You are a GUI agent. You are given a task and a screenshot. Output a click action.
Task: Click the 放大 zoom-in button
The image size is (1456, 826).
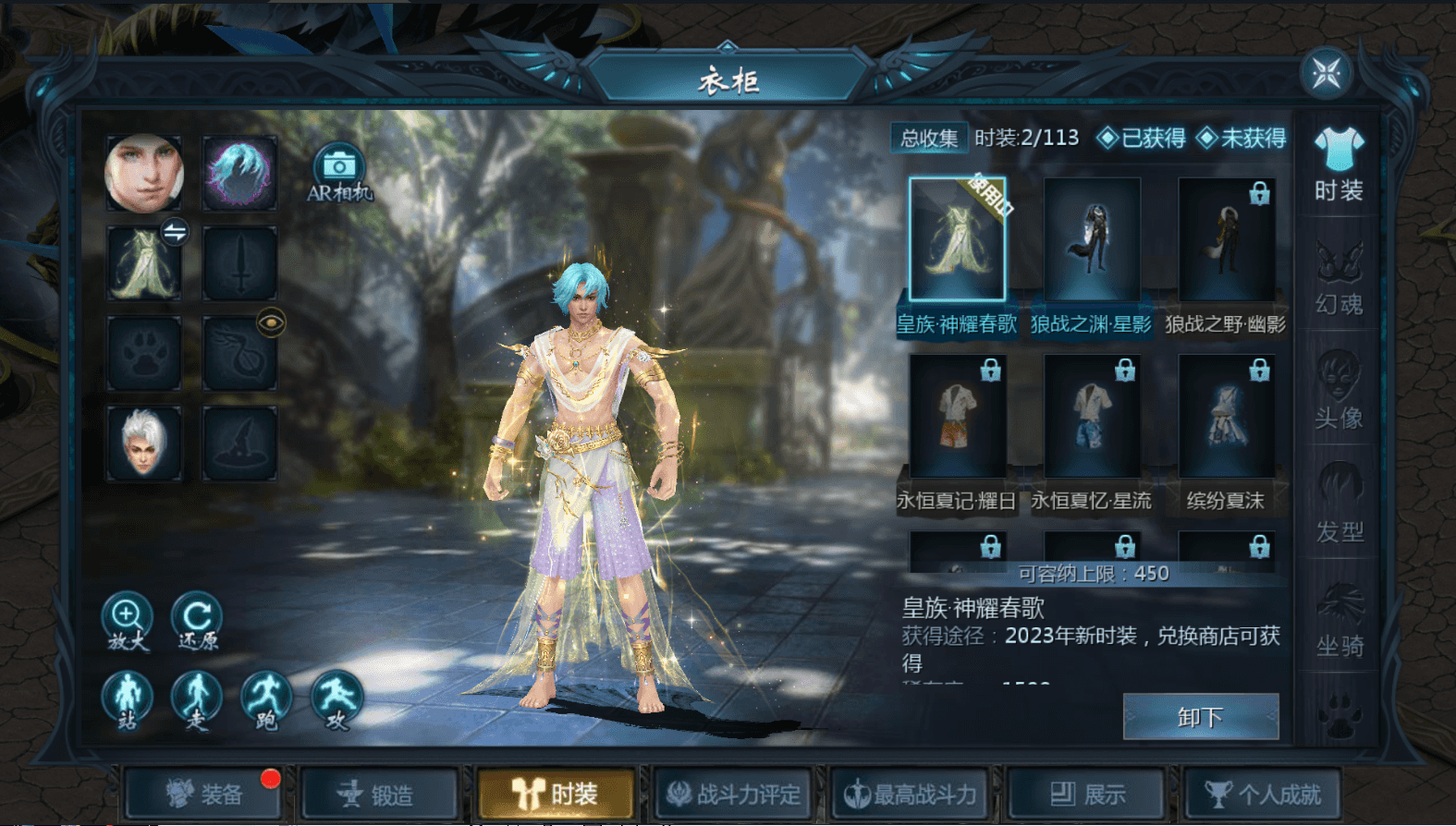[127, 621]
